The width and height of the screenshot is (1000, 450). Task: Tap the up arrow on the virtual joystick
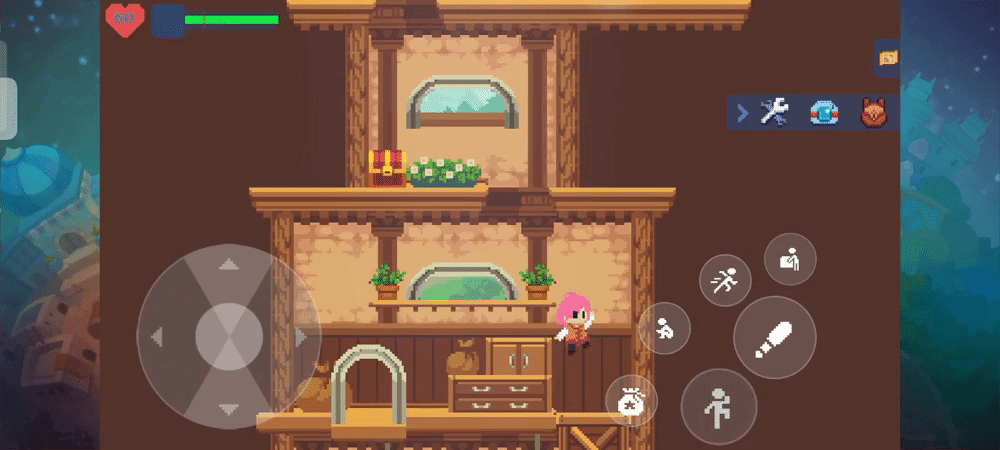(229, 266)
